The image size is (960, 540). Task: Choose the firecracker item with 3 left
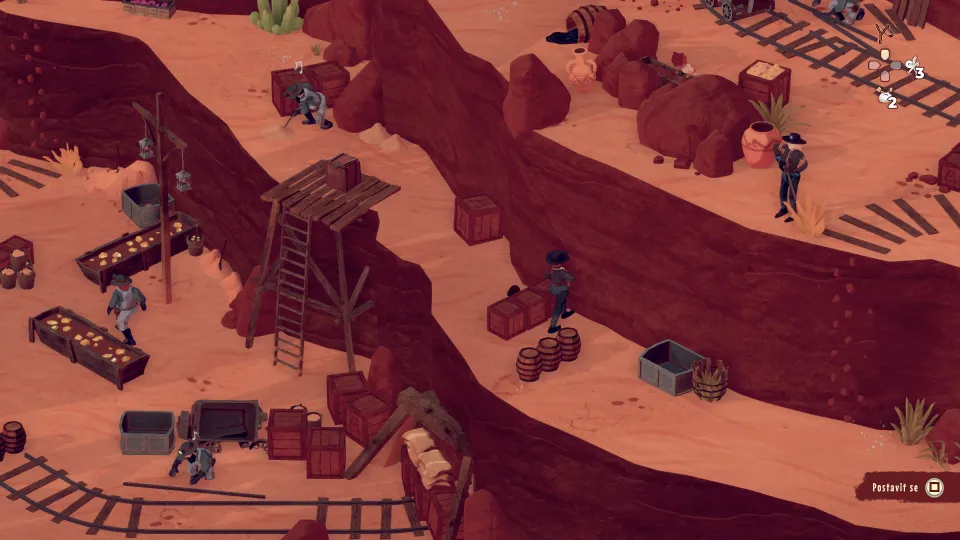(x=912, y=68)
